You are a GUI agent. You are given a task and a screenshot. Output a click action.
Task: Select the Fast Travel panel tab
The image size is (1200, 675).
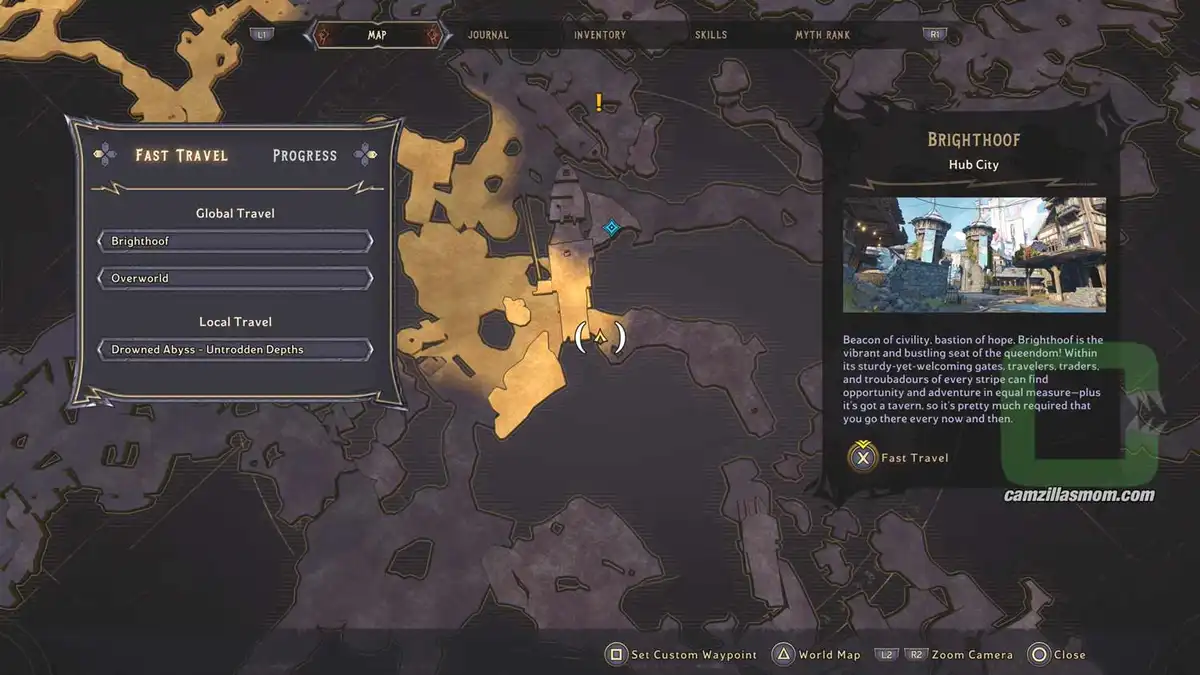[182, 155]
